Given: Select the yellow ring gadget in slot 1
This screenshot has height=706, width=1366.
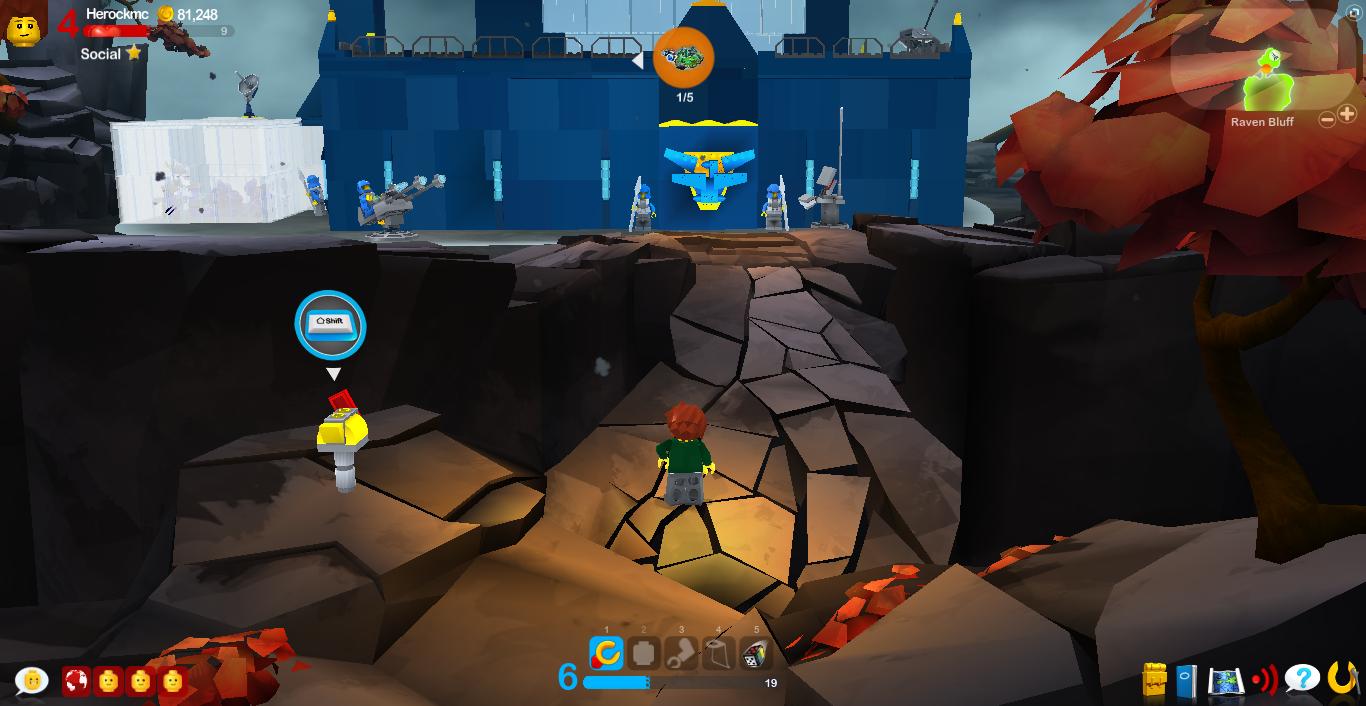Looking at the screenshot, I should coord(606,653).
